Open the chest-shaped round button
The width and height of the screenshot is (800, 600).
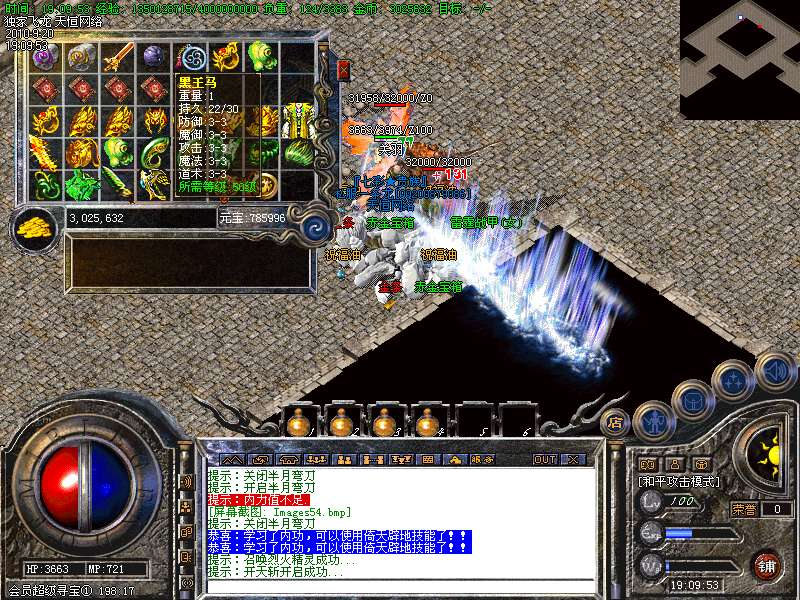tap(691, 399)
